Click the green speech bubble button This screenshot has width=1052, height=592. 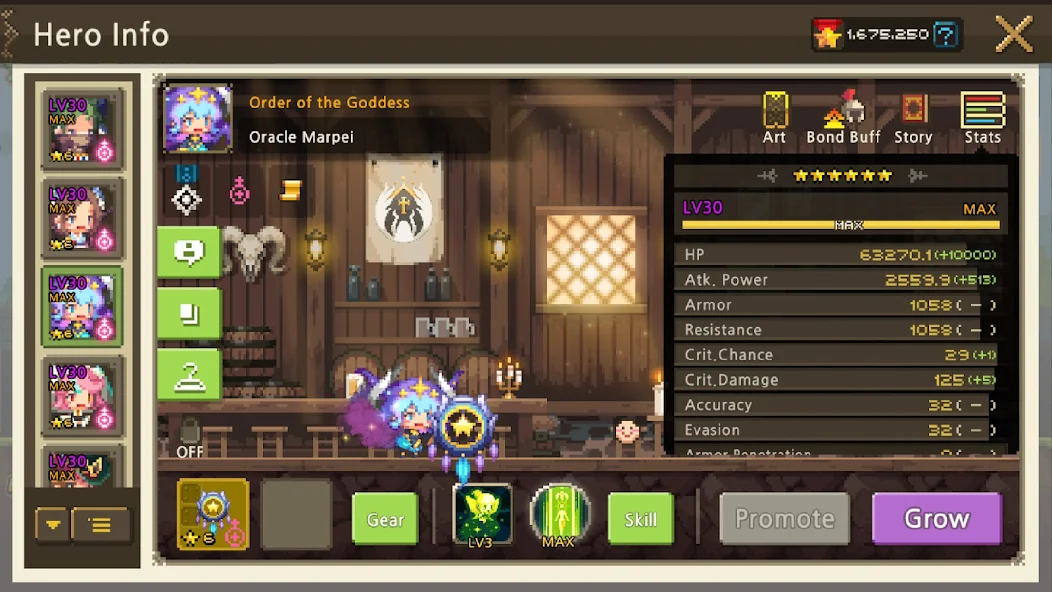[x=188, y=252]
